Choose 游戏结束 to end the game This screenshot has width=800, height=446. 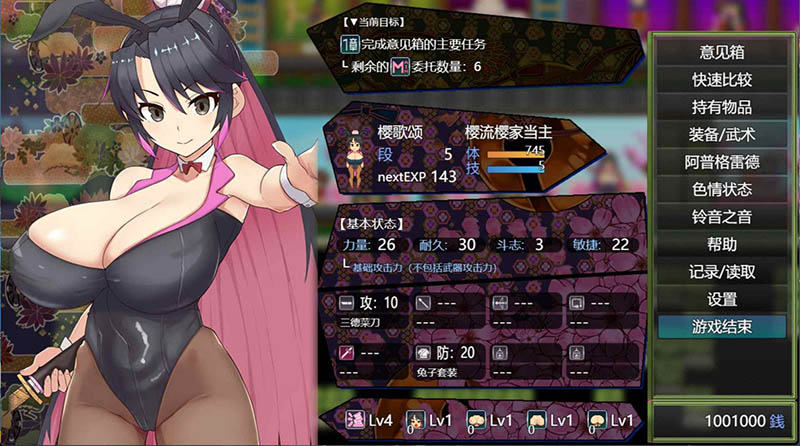tap(721, 326)
